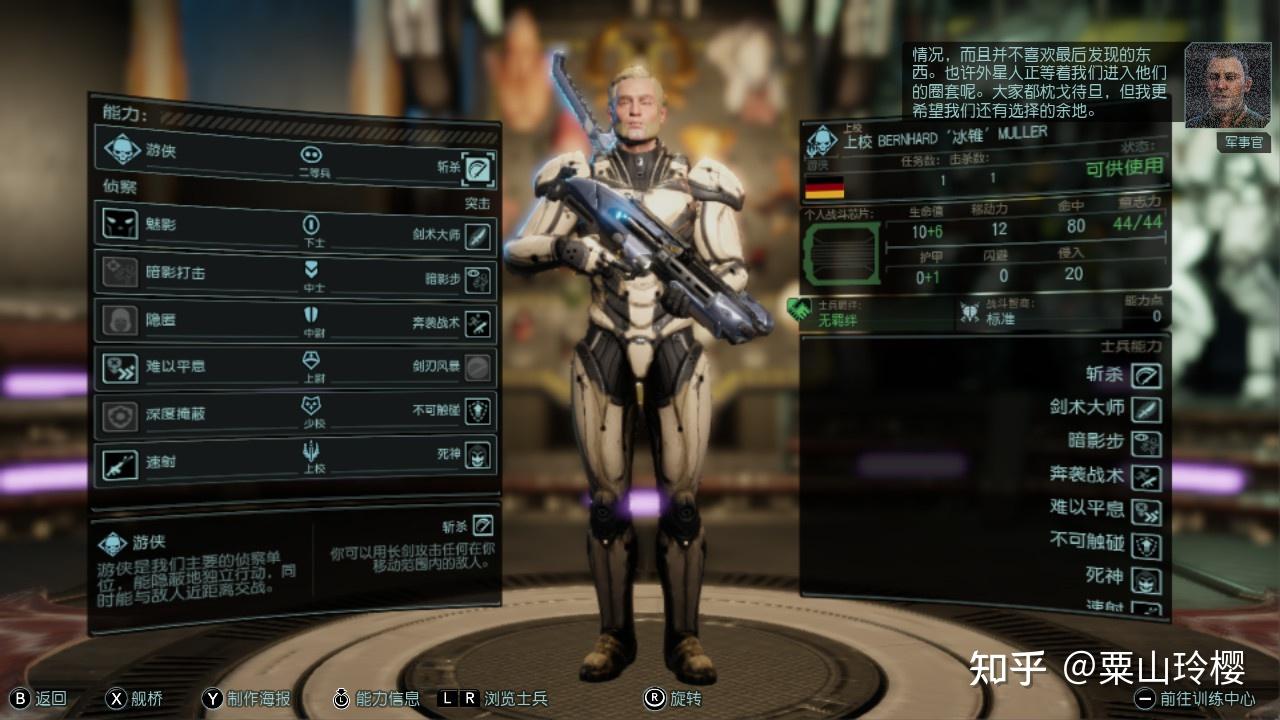Screen dimensions: 1280x720
Task: Choose the 剑刃风暴 ability
Action: tap(478, 368)
